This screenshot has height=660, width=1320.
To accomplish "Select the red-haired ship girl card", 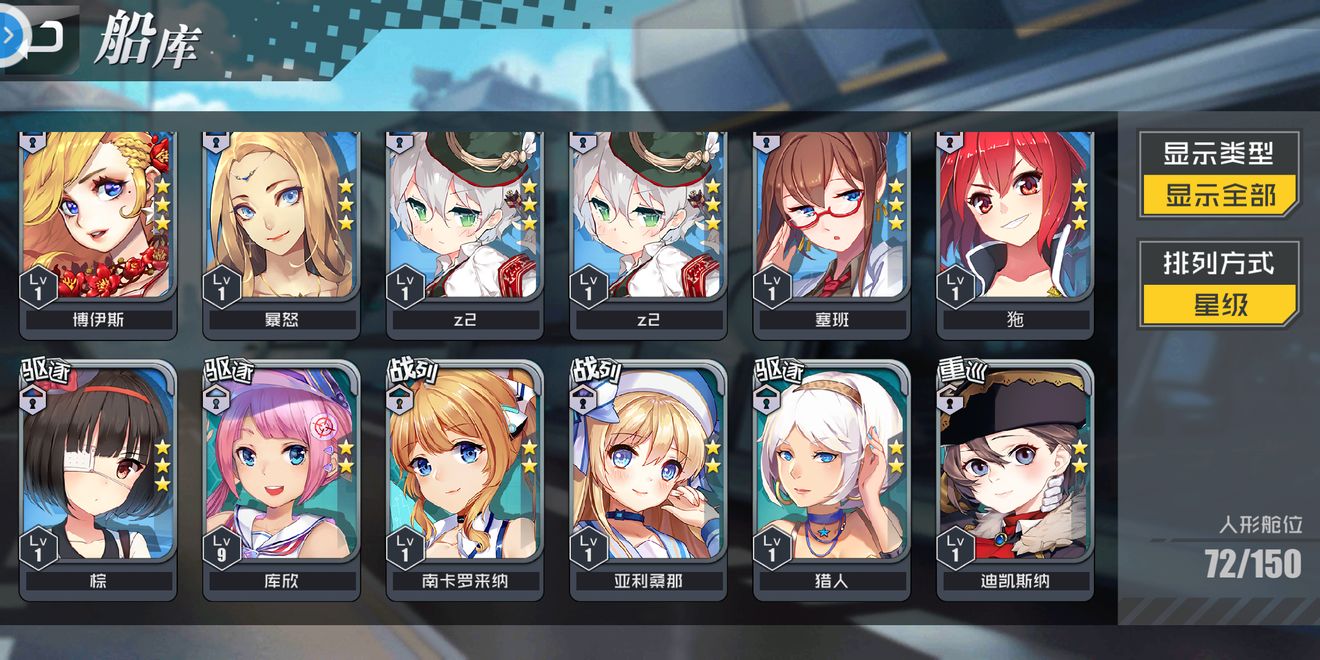I will tap(1015, 230).
